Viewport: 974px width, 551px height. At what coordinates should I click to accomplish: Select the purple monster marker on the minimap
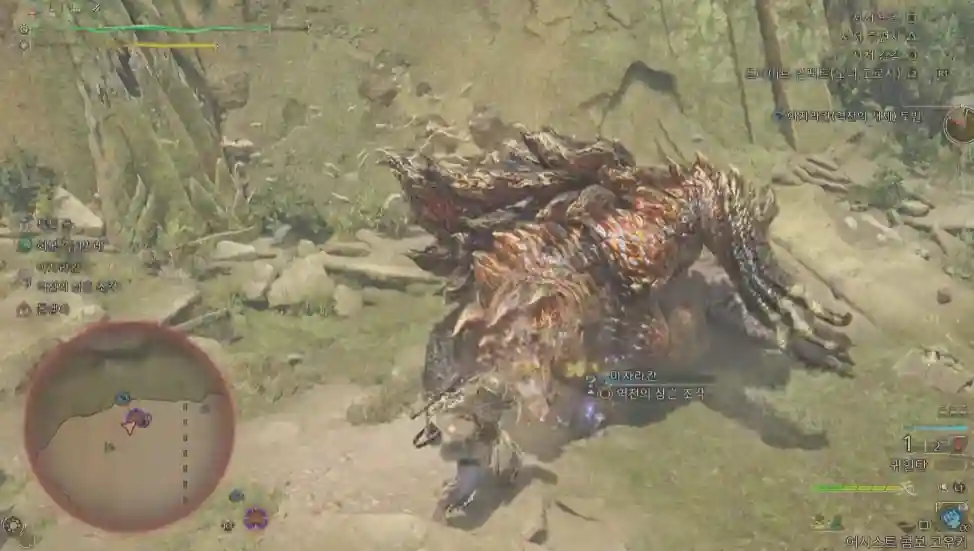(x=138, y=418)
